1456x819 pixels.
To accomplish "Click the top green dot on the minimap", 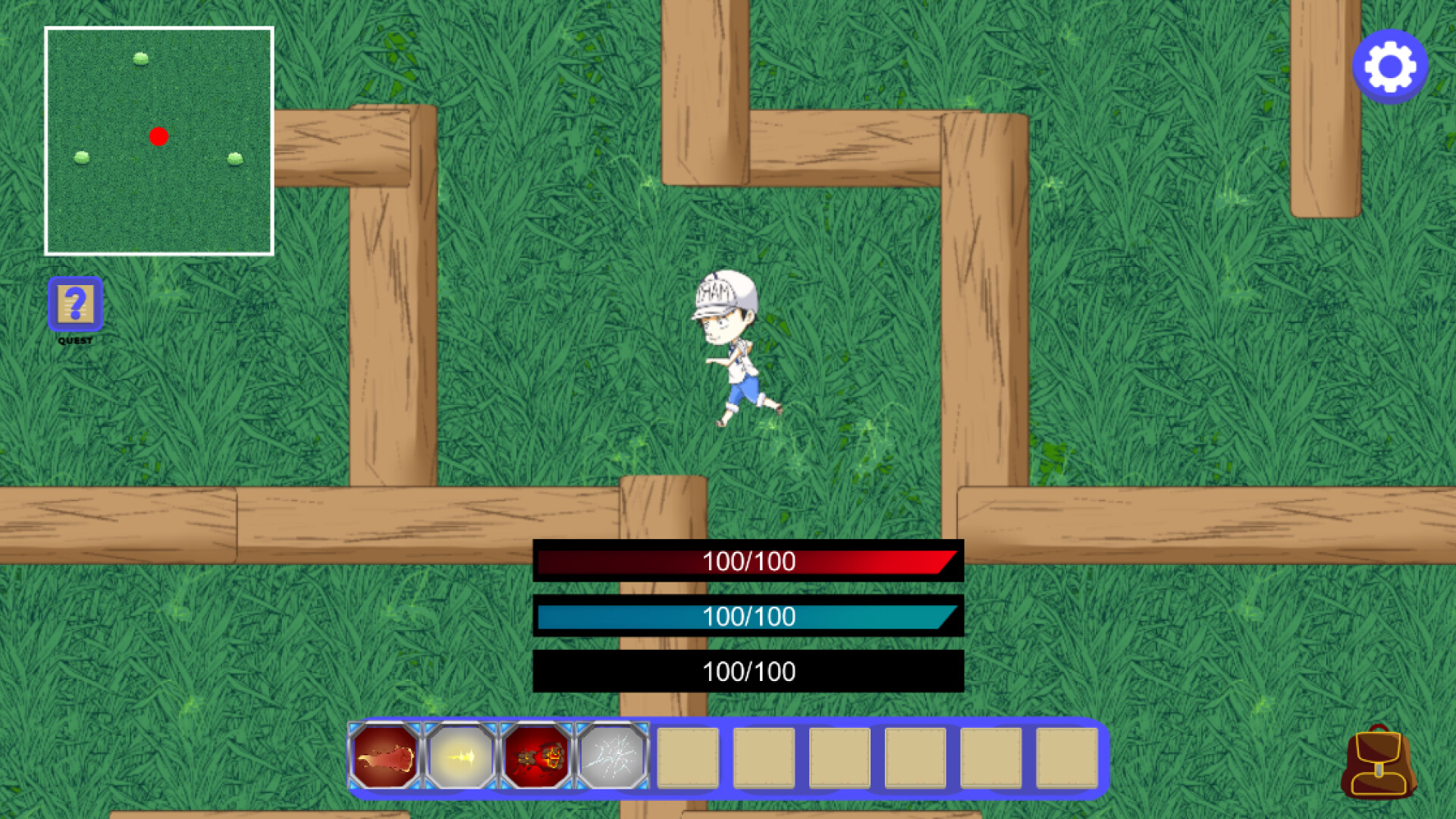I will [x=141, y=58].
